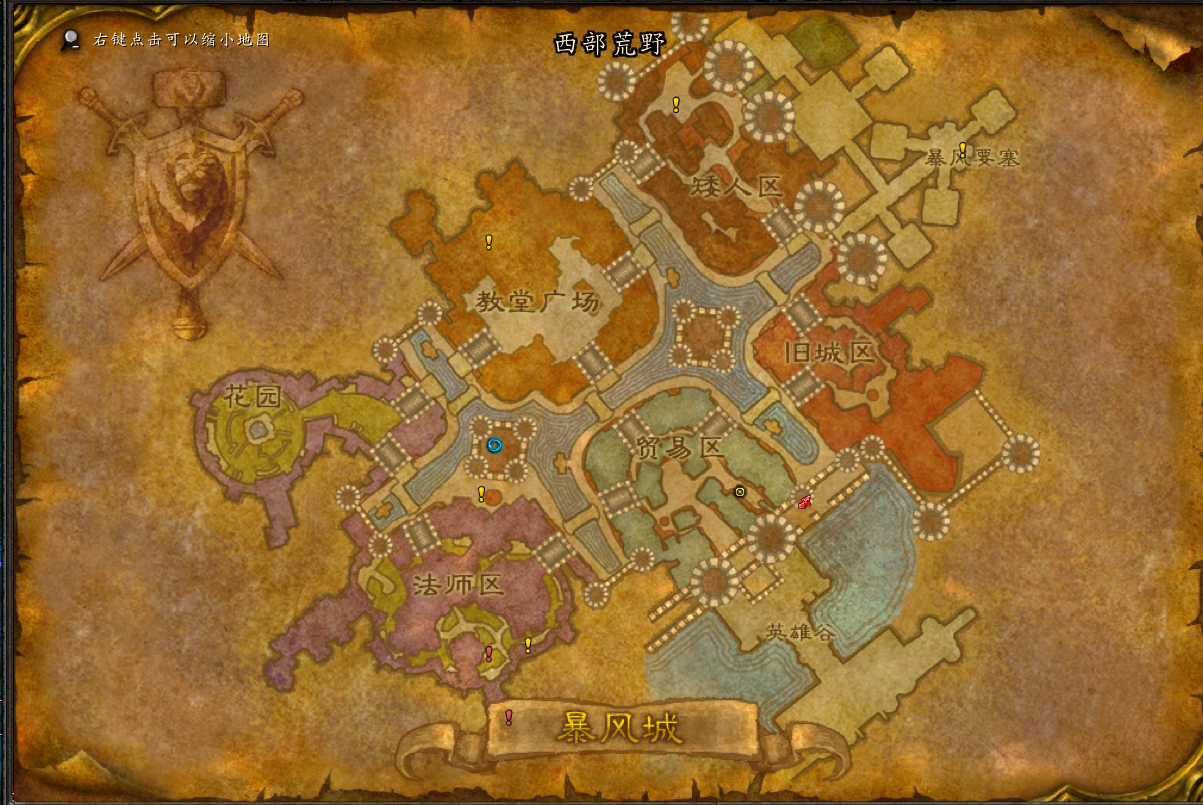Viewport: 1203px width, 805px height.
Task: Select the yellow exclamation just below the blue swirl
Action: (481, 494)
